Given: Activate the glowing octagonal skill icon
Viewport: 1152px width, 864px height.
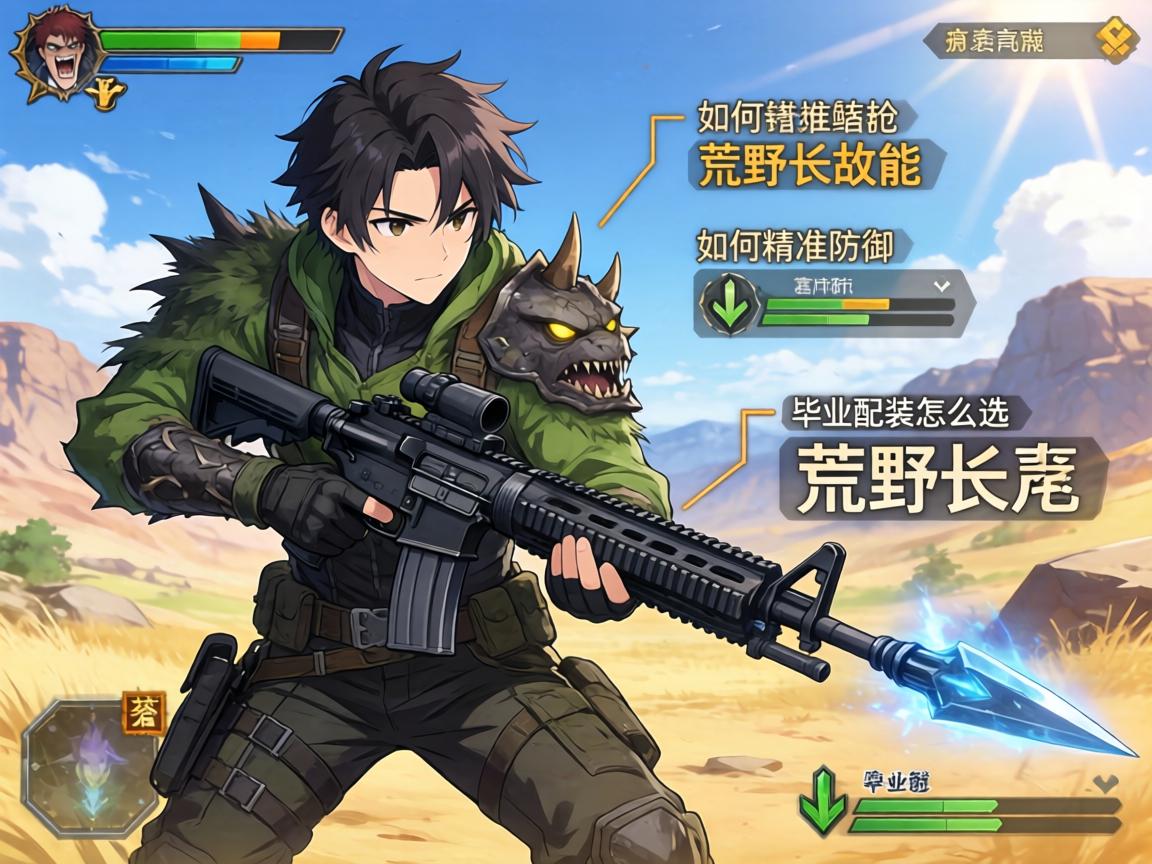Looking at the screenshot, I should 88,767.
